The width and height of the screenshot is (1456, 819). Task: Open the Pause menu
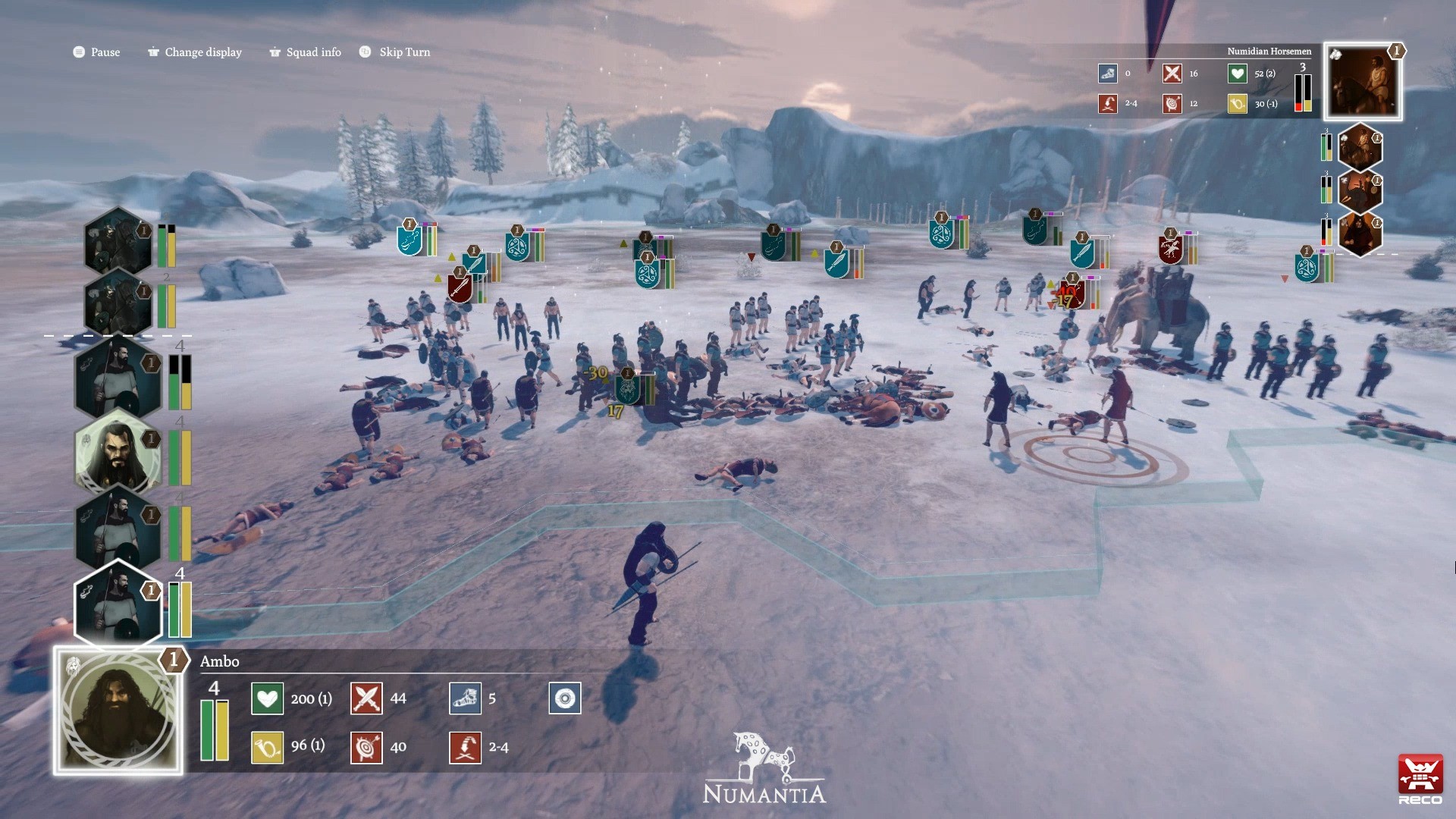tap(96, 52)
